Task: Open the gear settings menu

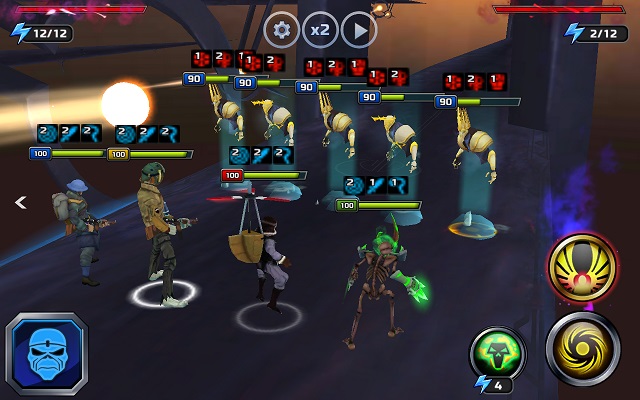Action: tap(282, 30)
